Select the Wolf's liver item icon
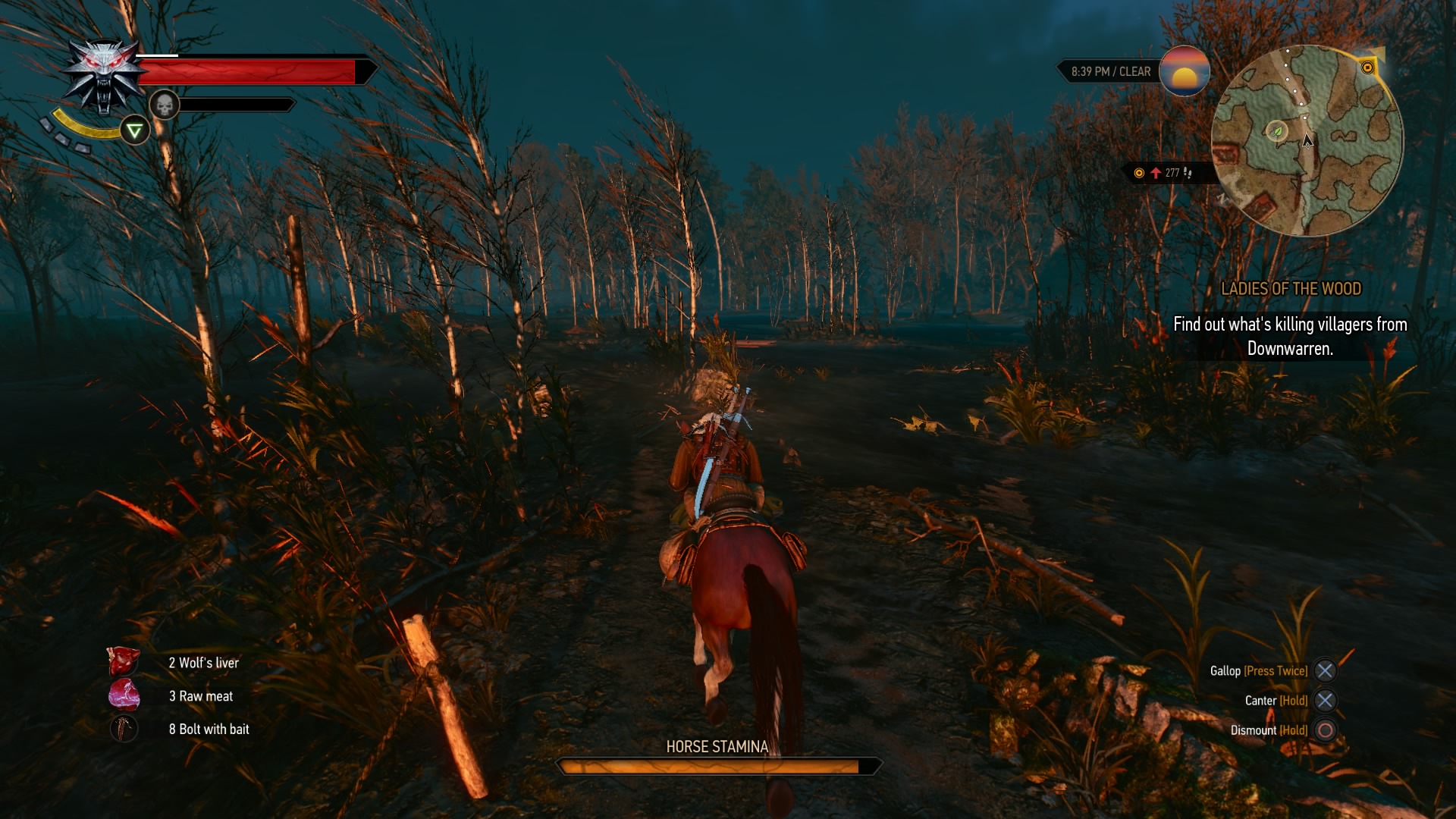Screen dimensions: 1456x819 [124, 662]
